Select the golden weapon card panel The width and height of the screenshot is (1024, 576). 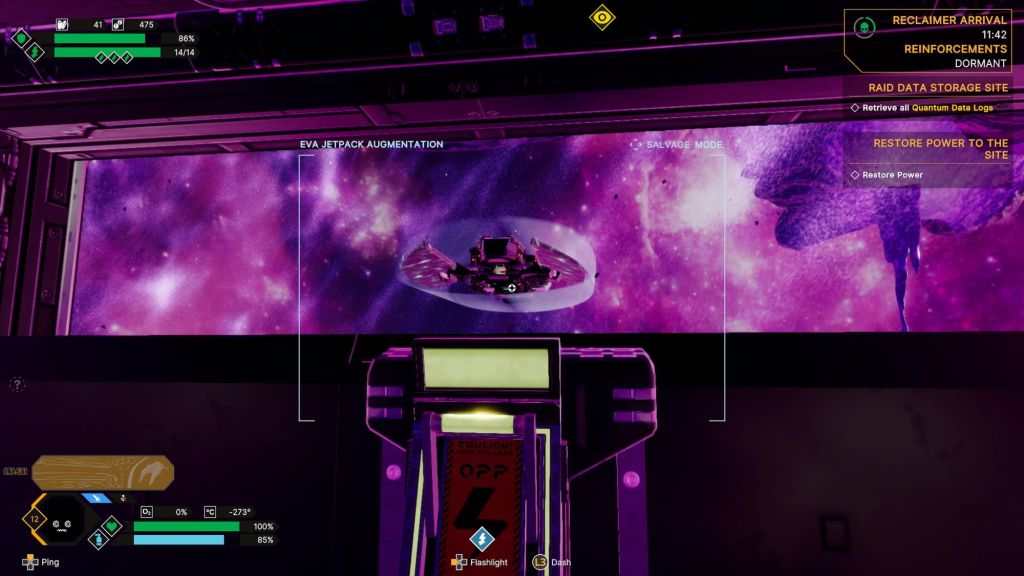[x=103, y=472]
